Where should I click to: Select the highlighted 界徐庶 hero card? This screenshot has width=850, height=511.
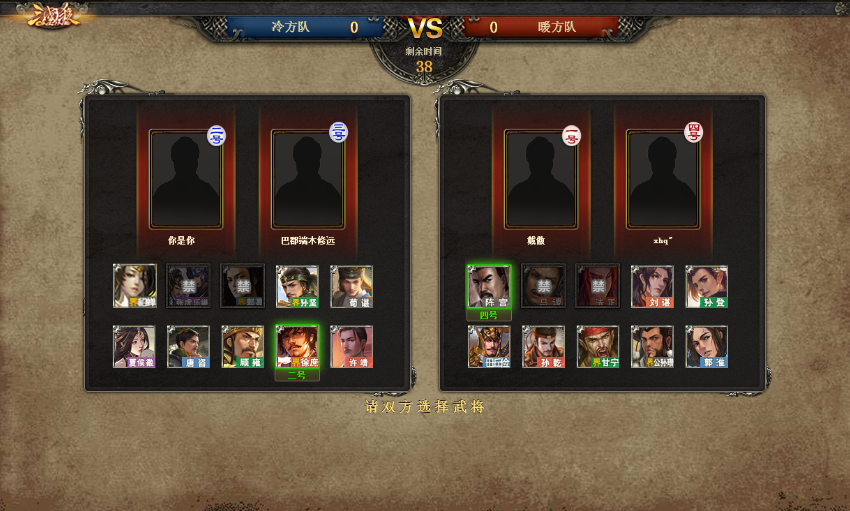297,346
